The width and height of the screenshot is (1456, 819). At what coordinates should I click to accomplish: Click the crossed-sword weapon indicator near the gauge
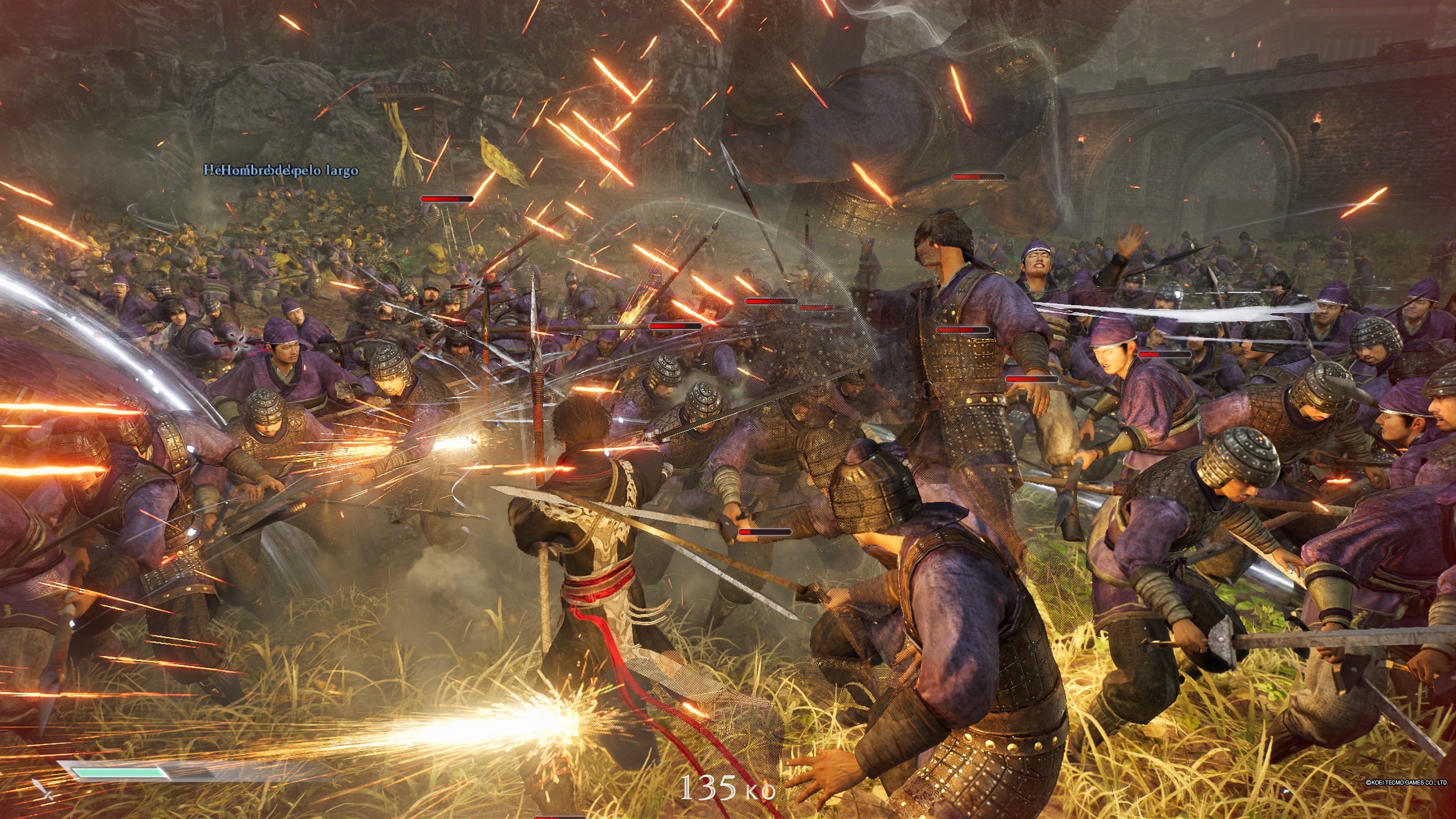point(43,794)
